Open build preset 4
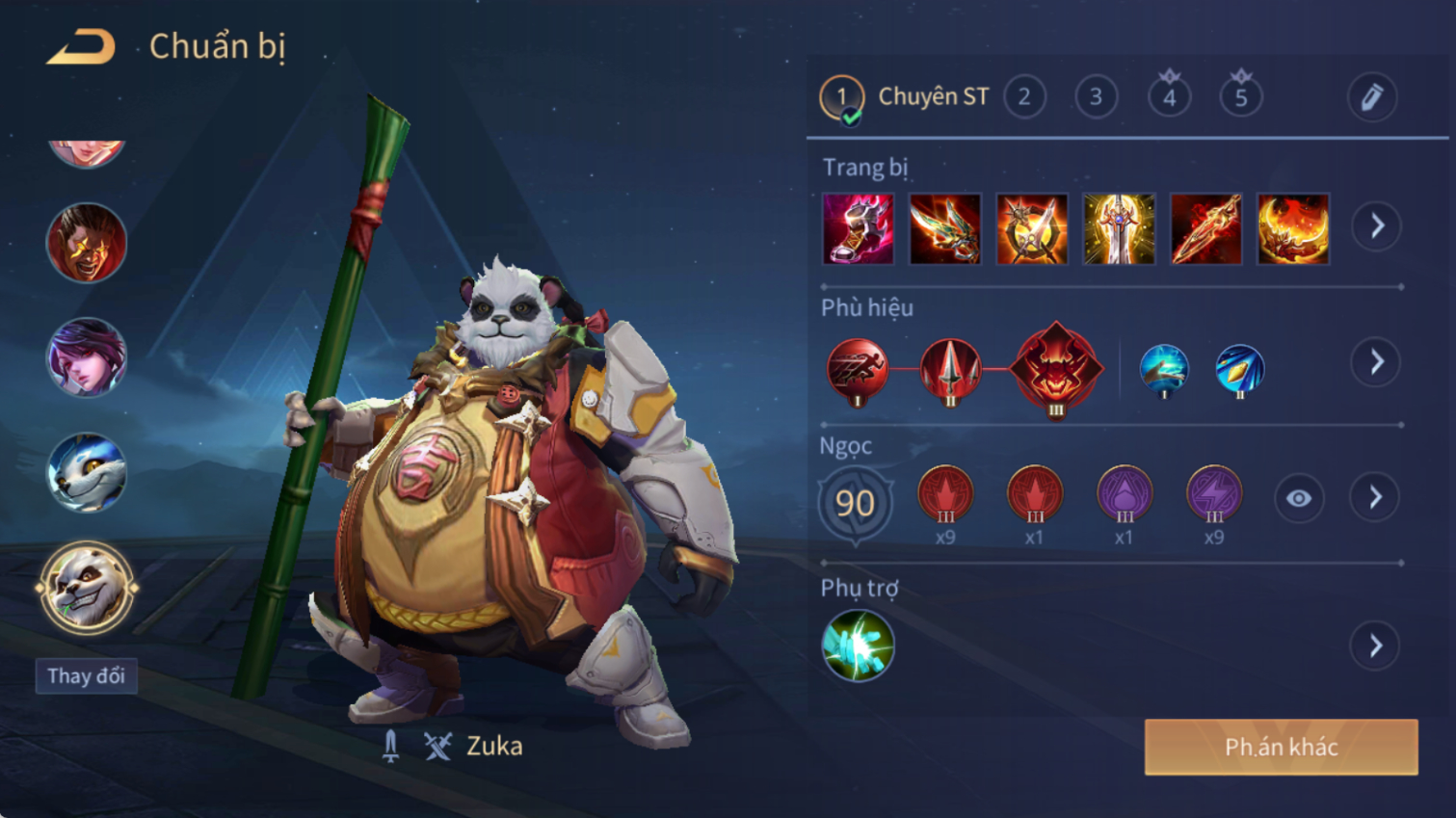1456x818 pixels. click(x=1169, y=96)
